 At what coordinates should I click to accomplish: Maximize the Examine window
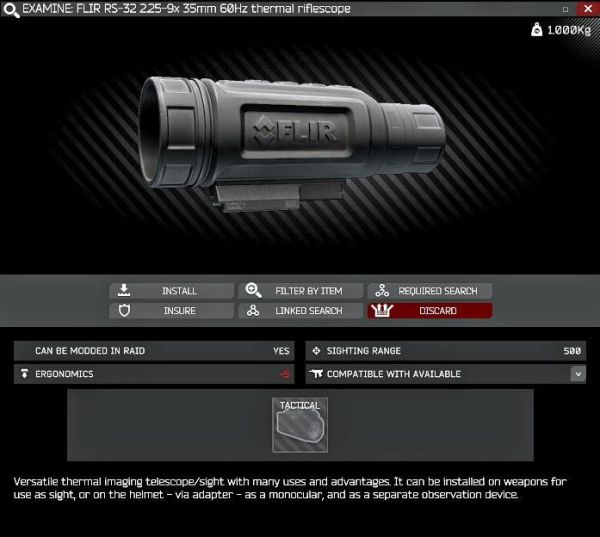pyautogui.click(x=565, y=9)
